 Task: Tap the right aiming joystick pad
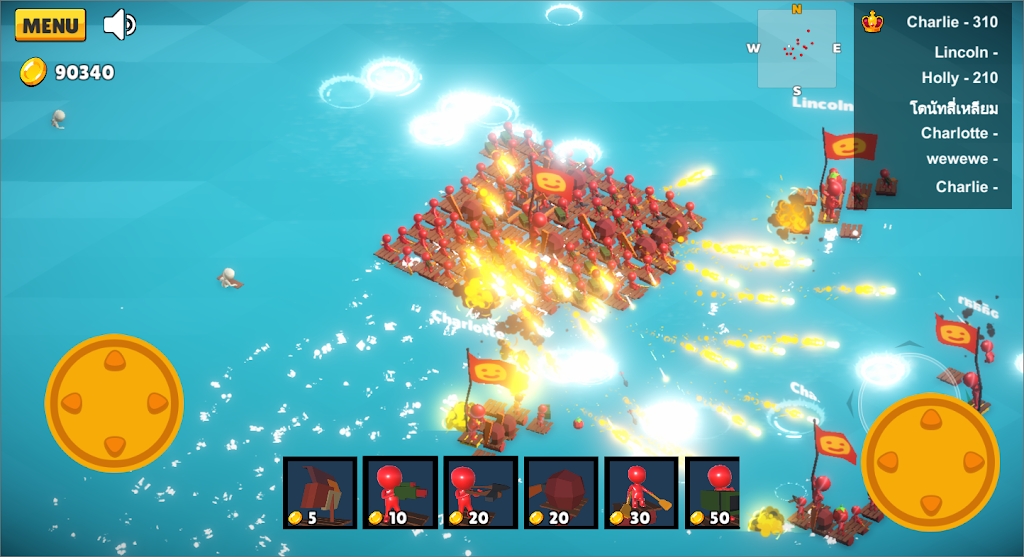pyautogui.click(x=930, y=462)
